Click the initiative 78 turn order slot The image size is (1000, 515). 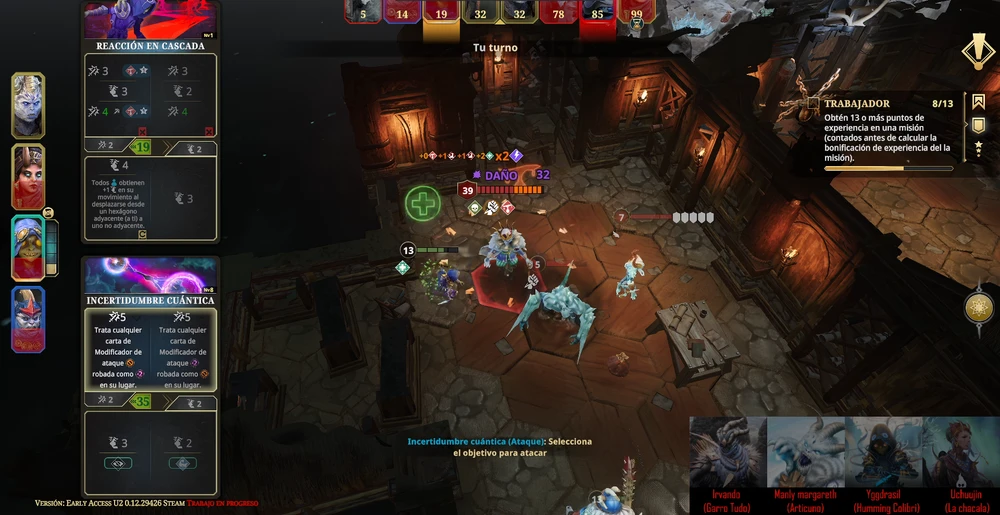pyautogui.click(x=559, y=12)
